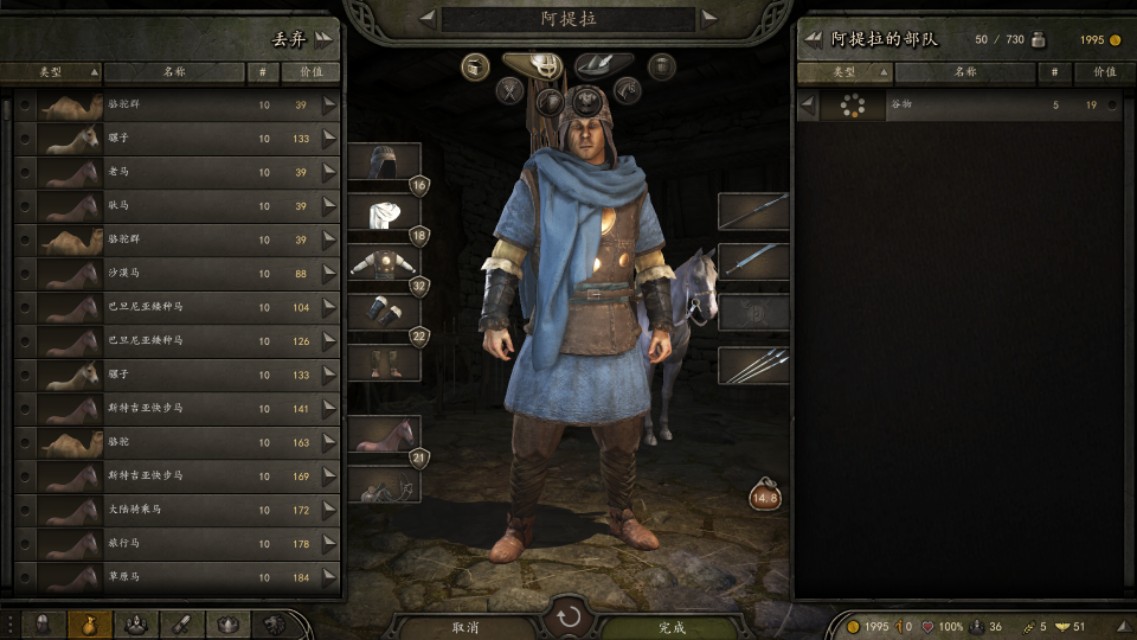Choose the 旅行马 row in the list
1137x640 pixels.
tap(180, 544)
